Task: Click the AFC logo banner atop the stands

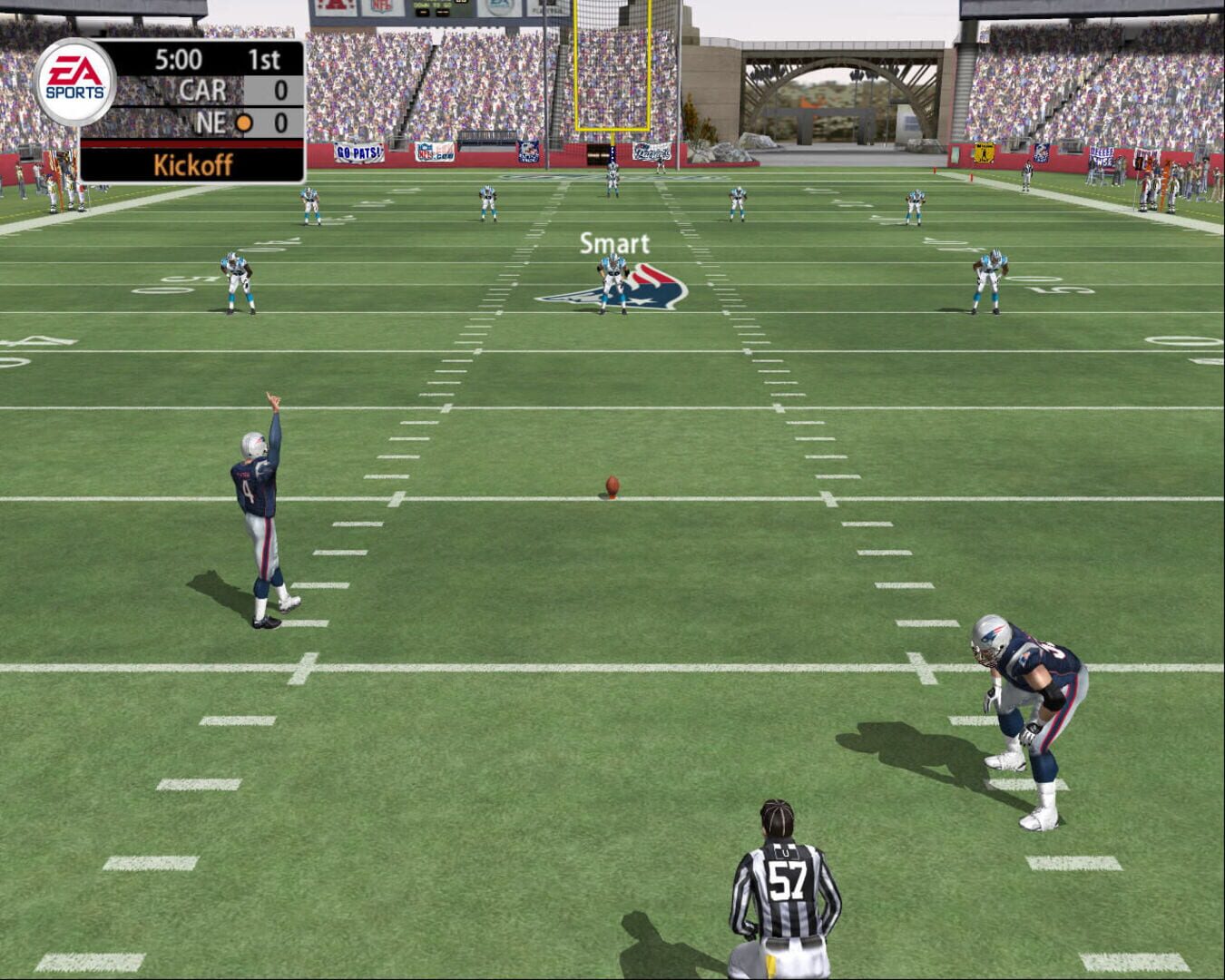Action: click(334, 5)
